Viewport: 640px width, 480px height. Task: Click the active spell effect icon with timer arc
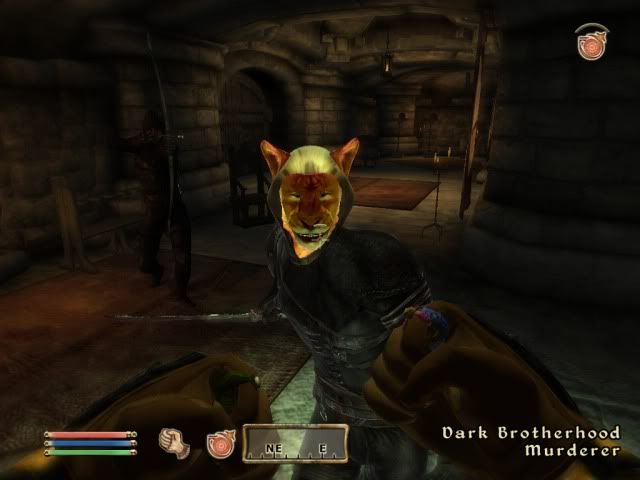591,43
